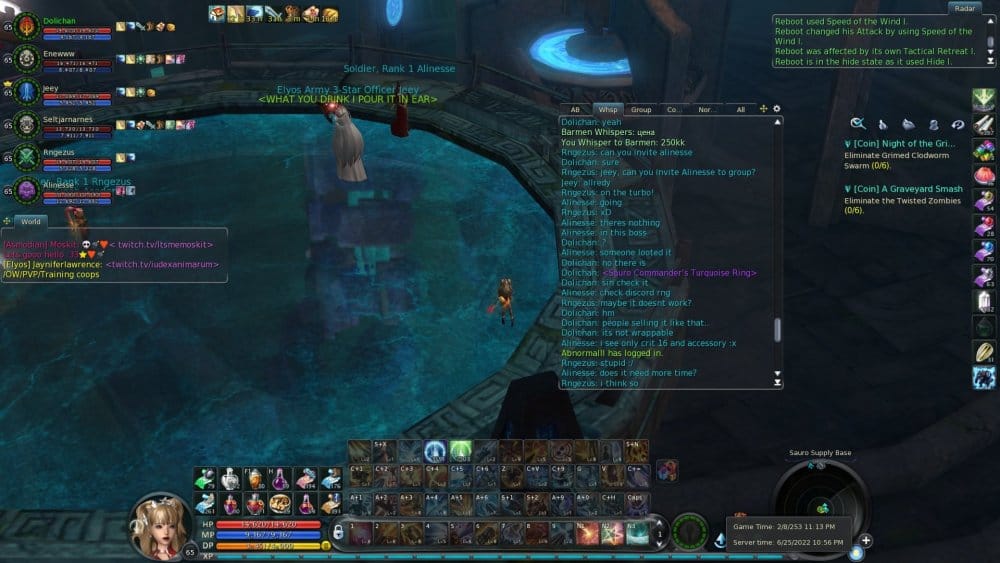
Task: Zoom in the minimap with plus button
Action: coord(866,540)
